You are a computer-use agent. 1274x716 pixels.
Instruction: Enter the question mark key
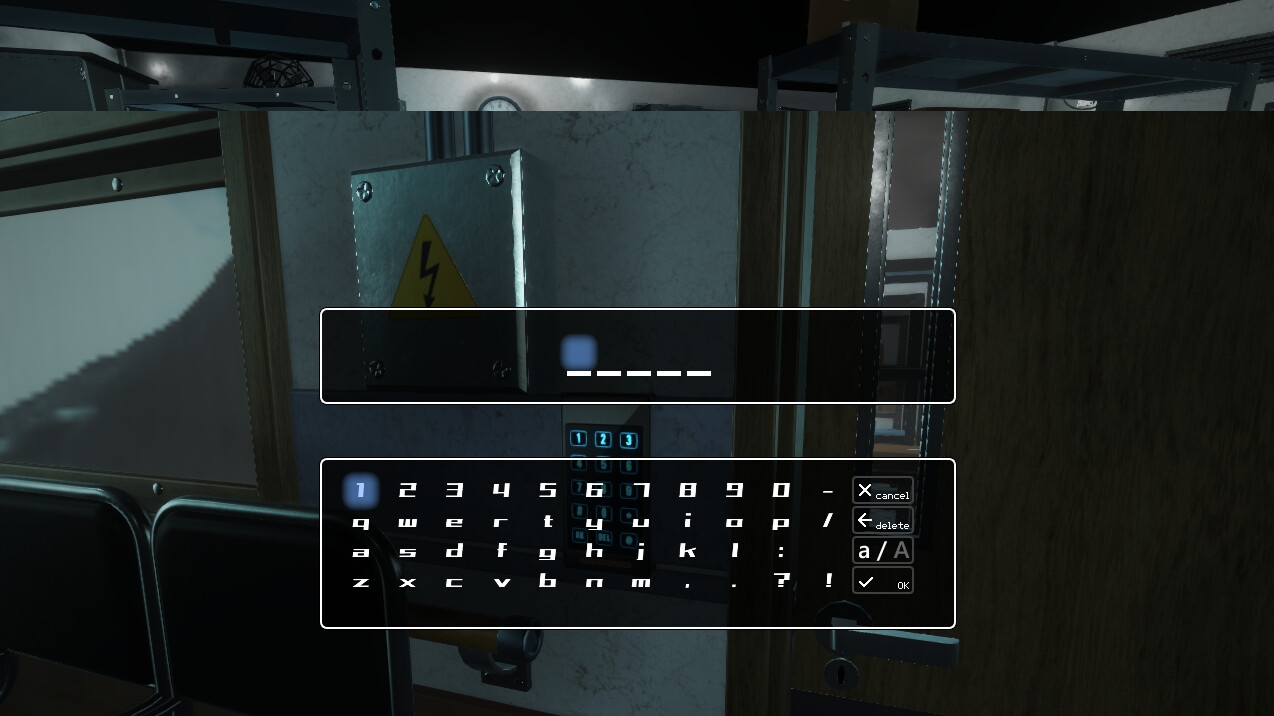[x=781, y=581]
